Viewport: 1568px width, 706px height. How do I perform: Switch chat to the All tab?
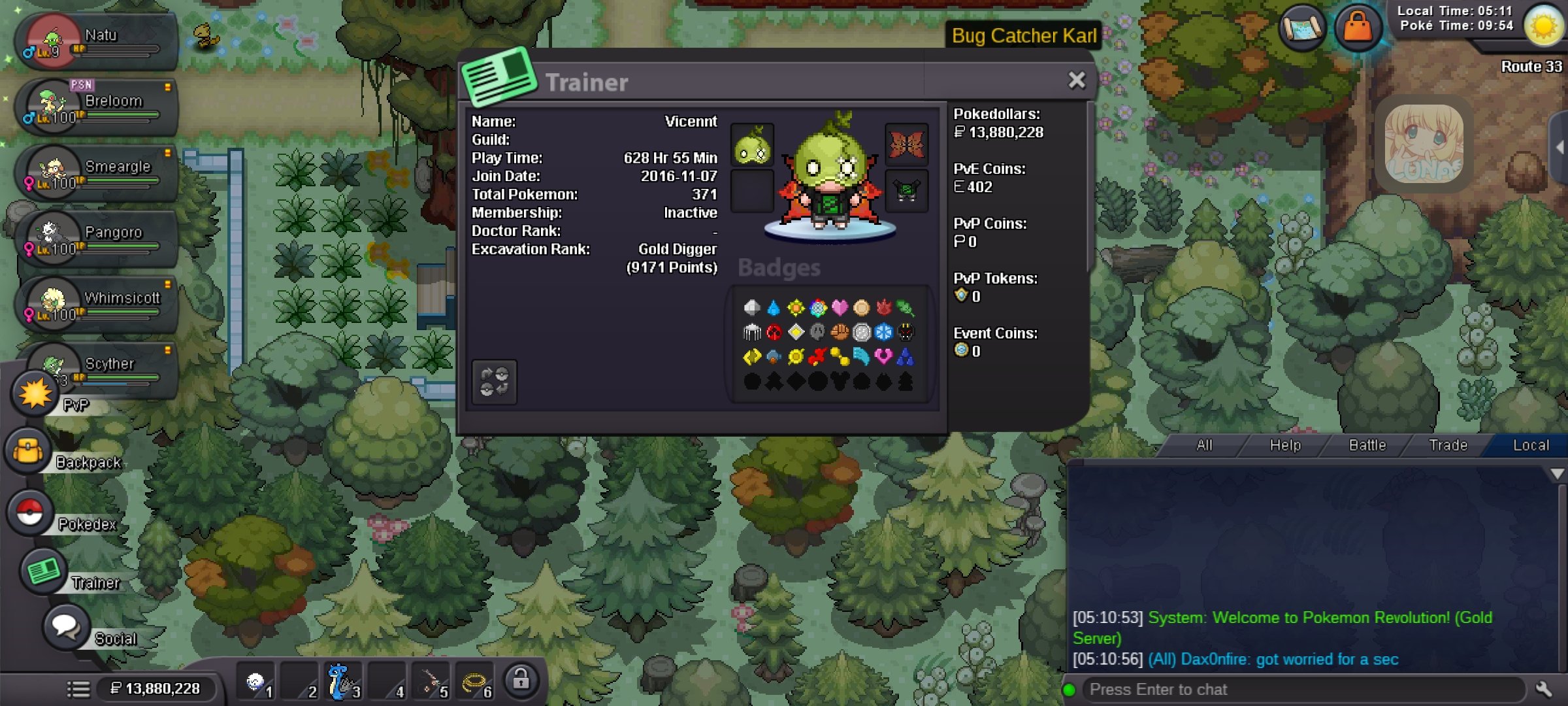point(1203,445)
